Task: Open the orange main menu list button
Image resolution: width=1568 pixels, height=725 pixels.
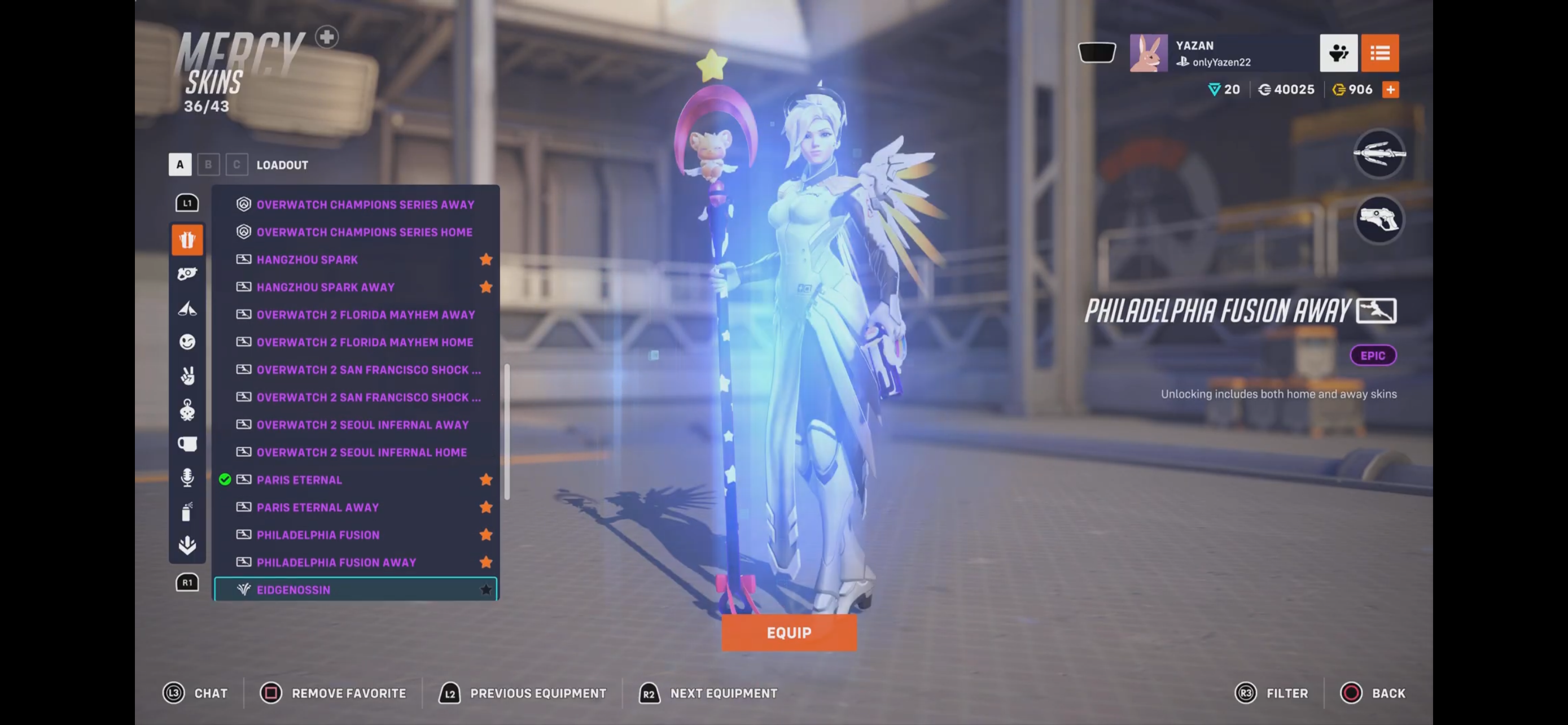Action: click(x=1379, y=53)
